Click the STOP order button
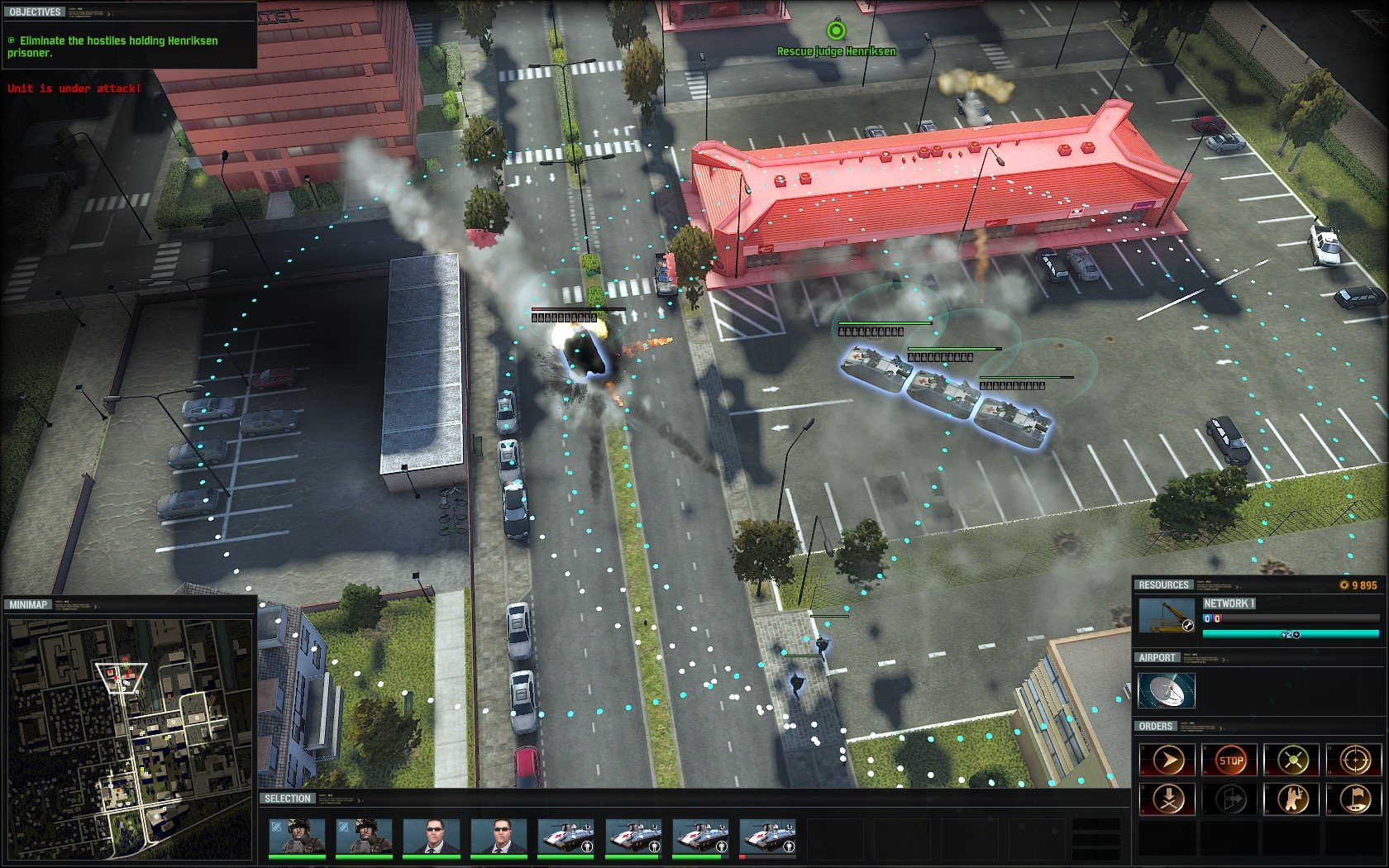Image resolution: width=1389 pixels, height=868 pixels. pos(1230,760)
